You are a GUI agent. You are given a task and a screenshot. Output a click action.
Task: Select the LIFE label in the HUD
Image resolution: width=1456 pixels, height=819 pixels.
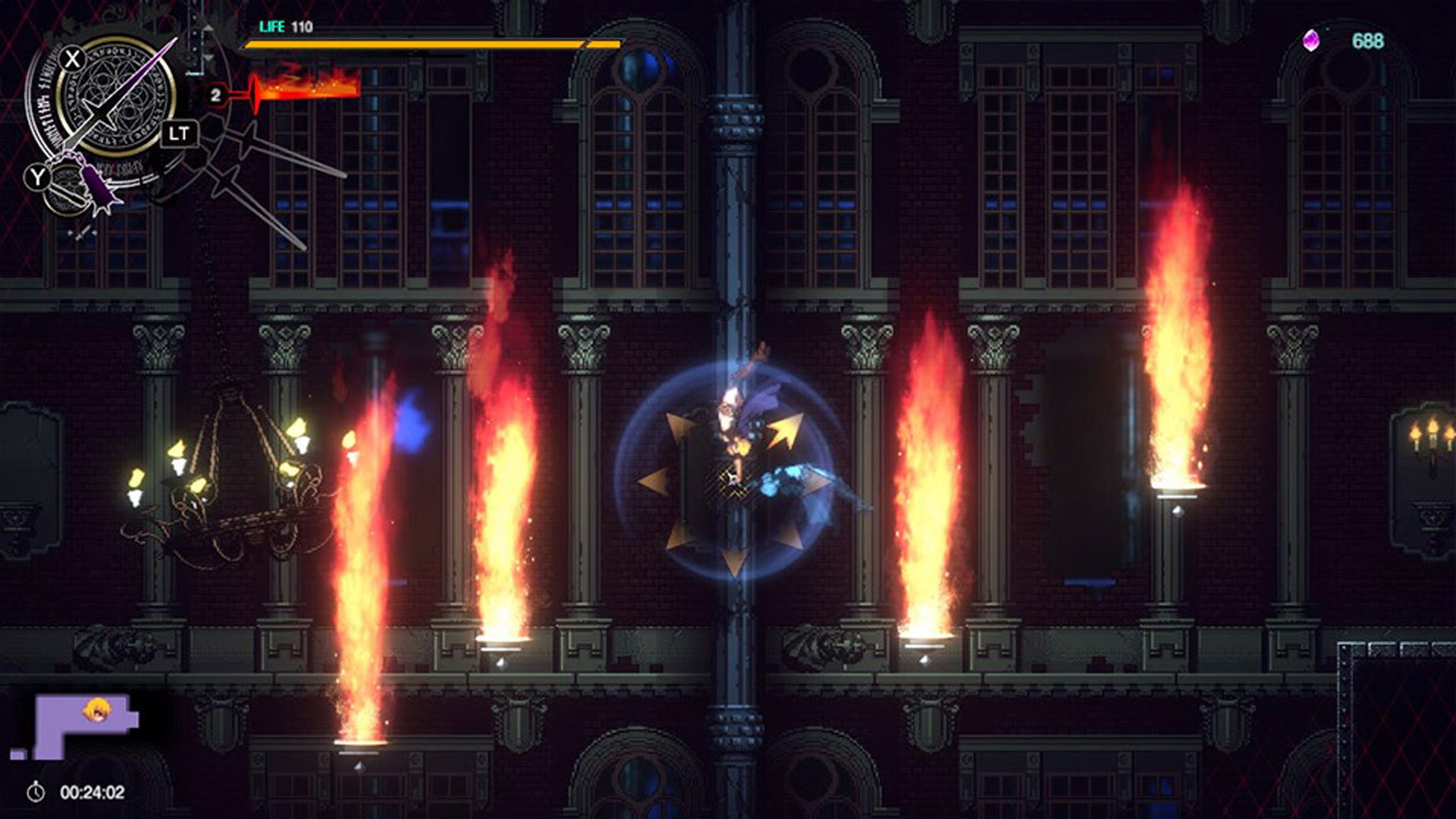(273, 27)
